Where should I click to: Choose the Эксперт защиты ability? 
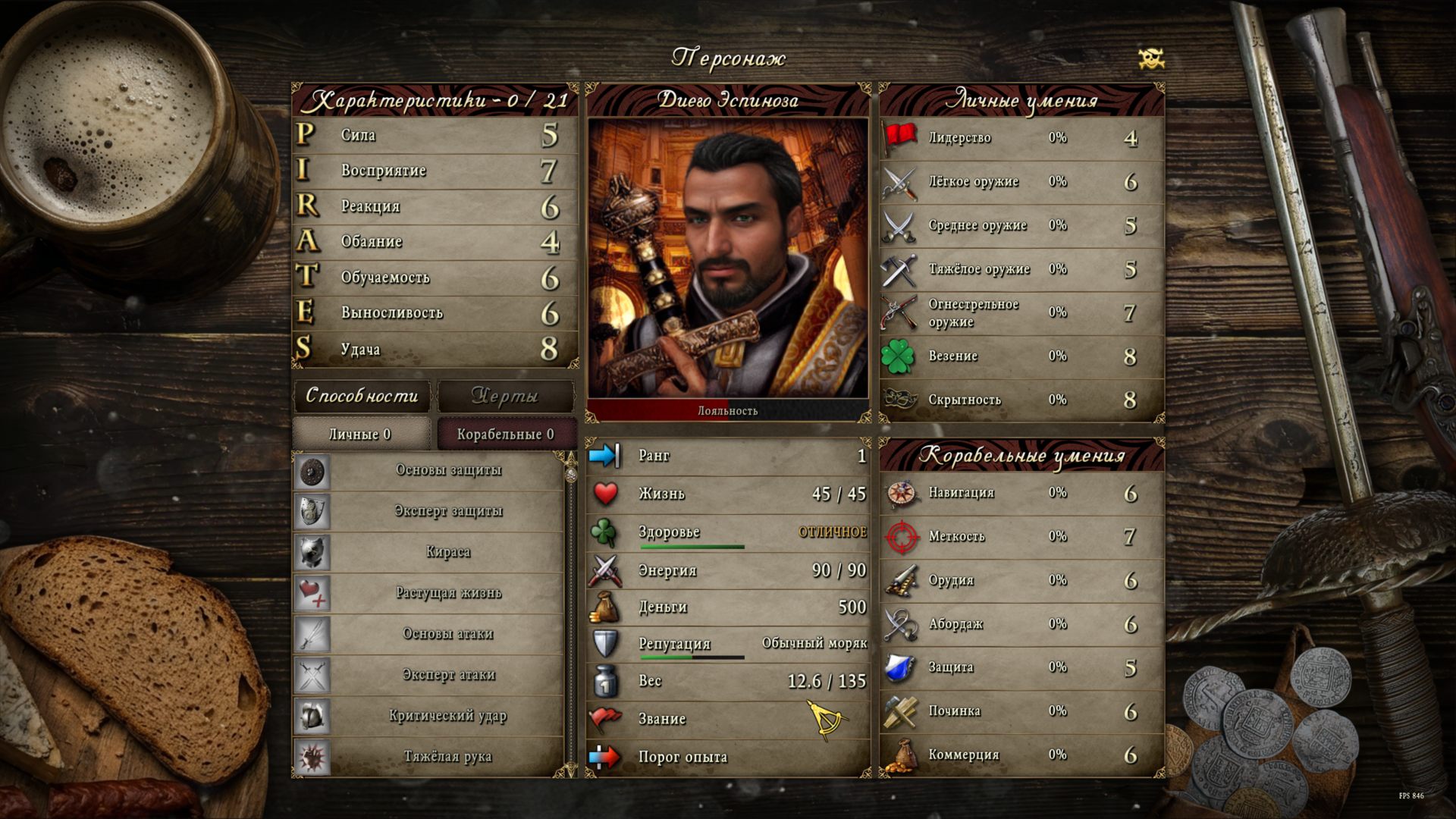click(x=447, y=511)
